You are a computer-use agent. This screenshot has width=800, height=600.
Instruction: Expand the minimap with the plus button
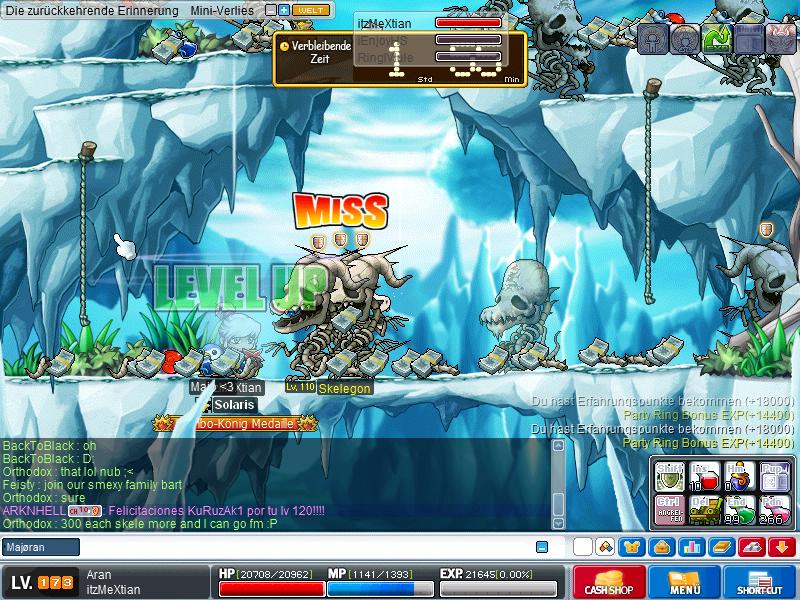tap(284, 10)
